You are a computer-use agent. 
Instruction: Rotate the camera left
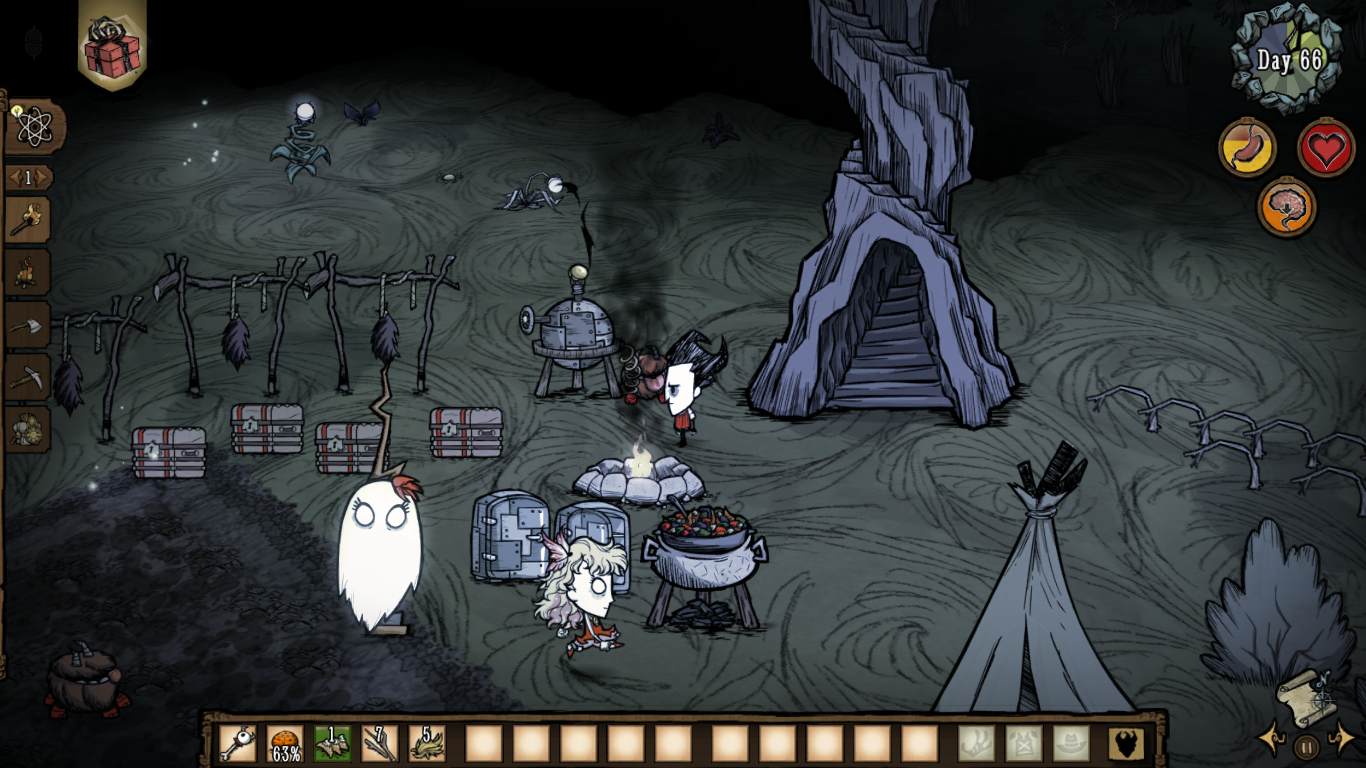pyautogui.click(x=1271, y=741)
